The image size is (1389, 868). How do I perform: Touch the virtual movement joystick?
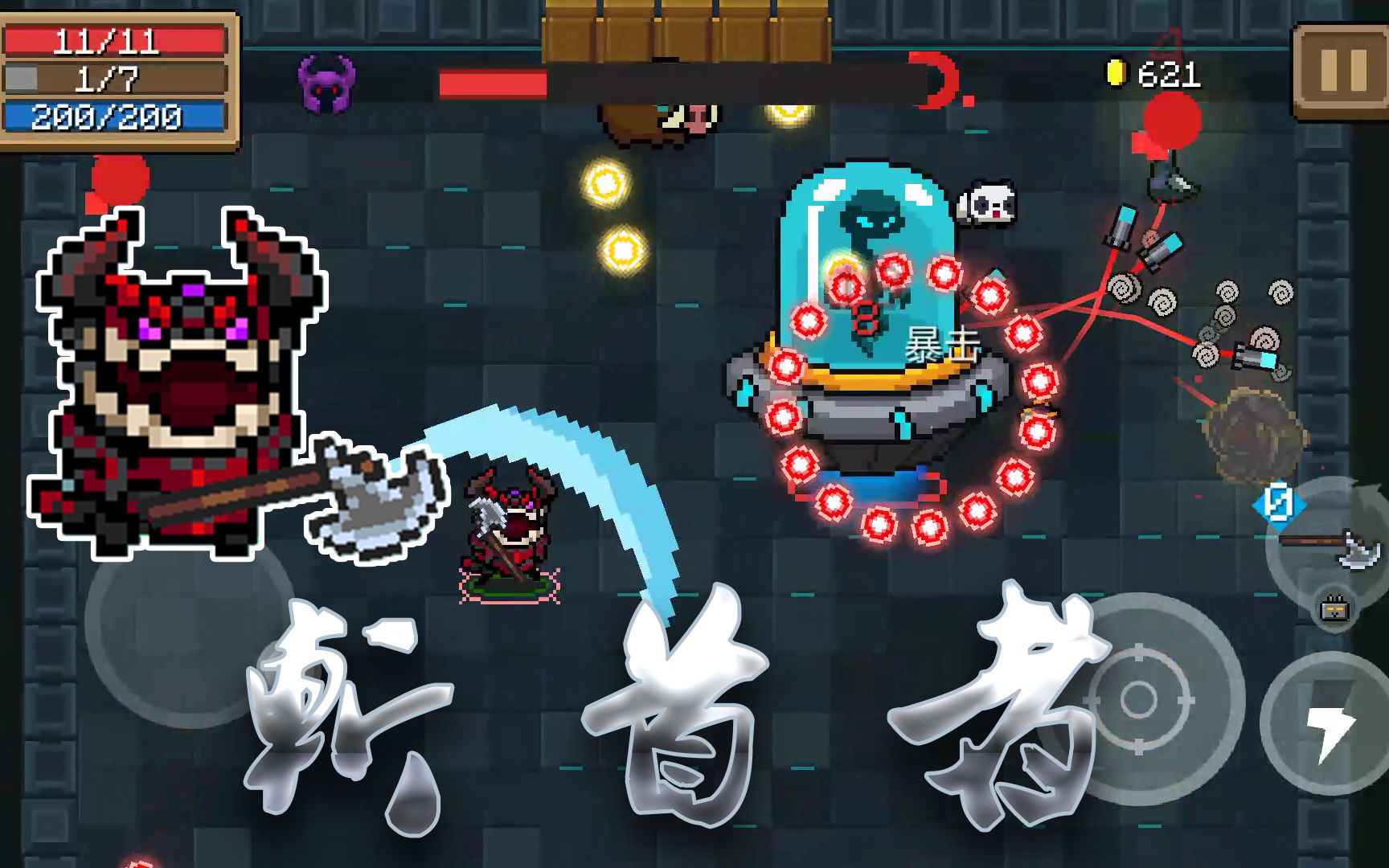click(190, 623)
